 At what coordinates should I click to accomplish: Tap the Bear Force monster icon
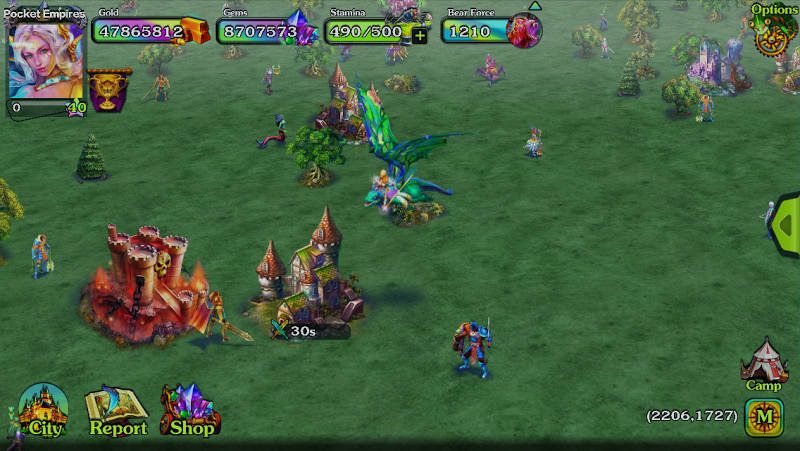[523, 31]
